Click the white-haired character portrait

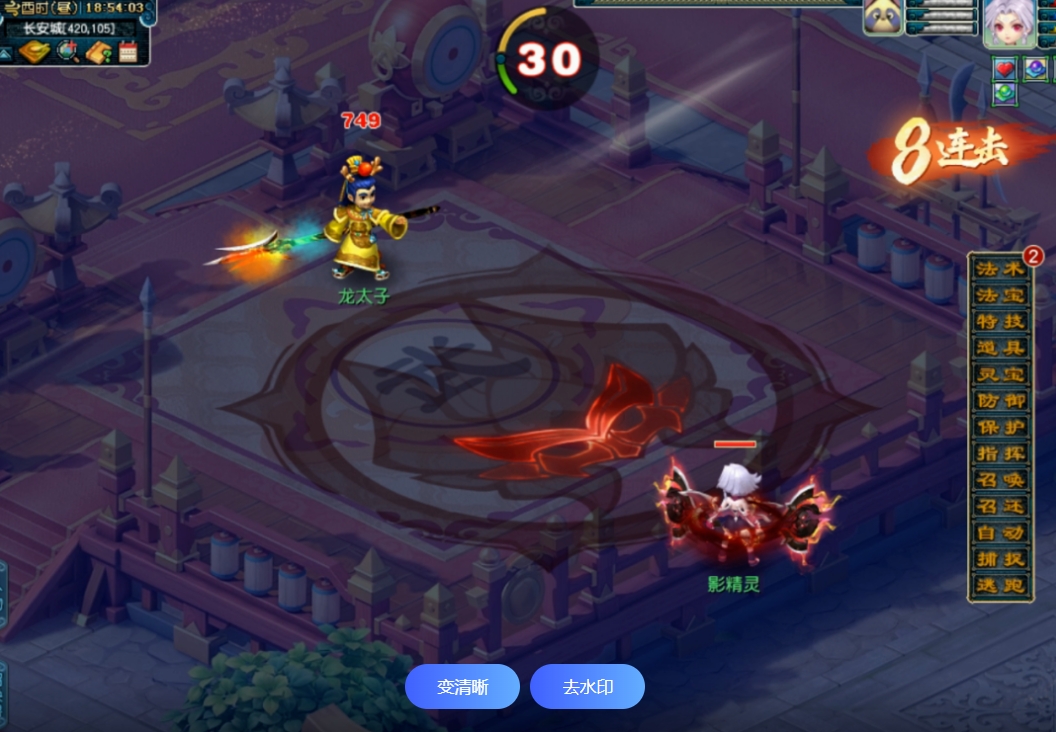tap(1008, 22)
